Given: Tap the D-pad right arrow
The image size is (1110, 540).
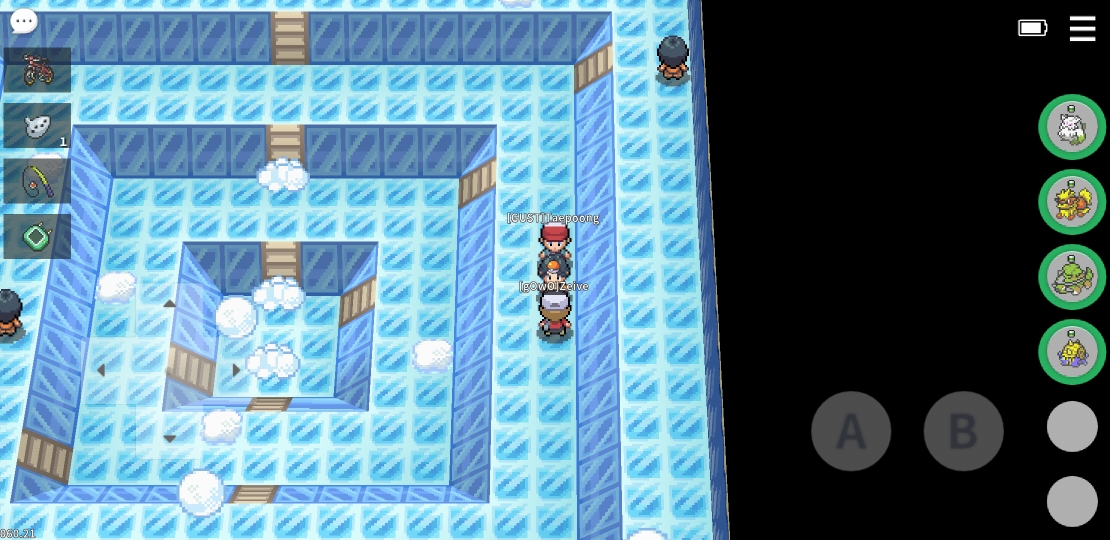Looking at the screenshot, I should pyautogui.click(x=236, y=371).
